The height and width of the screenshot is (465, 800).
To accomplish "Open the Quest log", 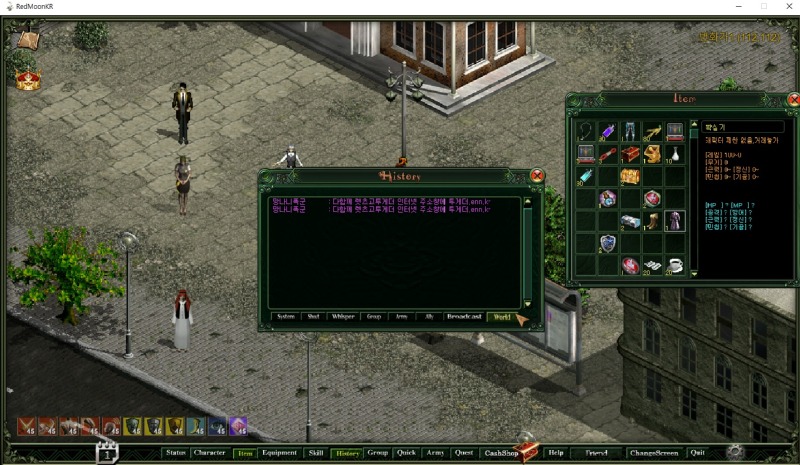I will [x=463, y=453].
